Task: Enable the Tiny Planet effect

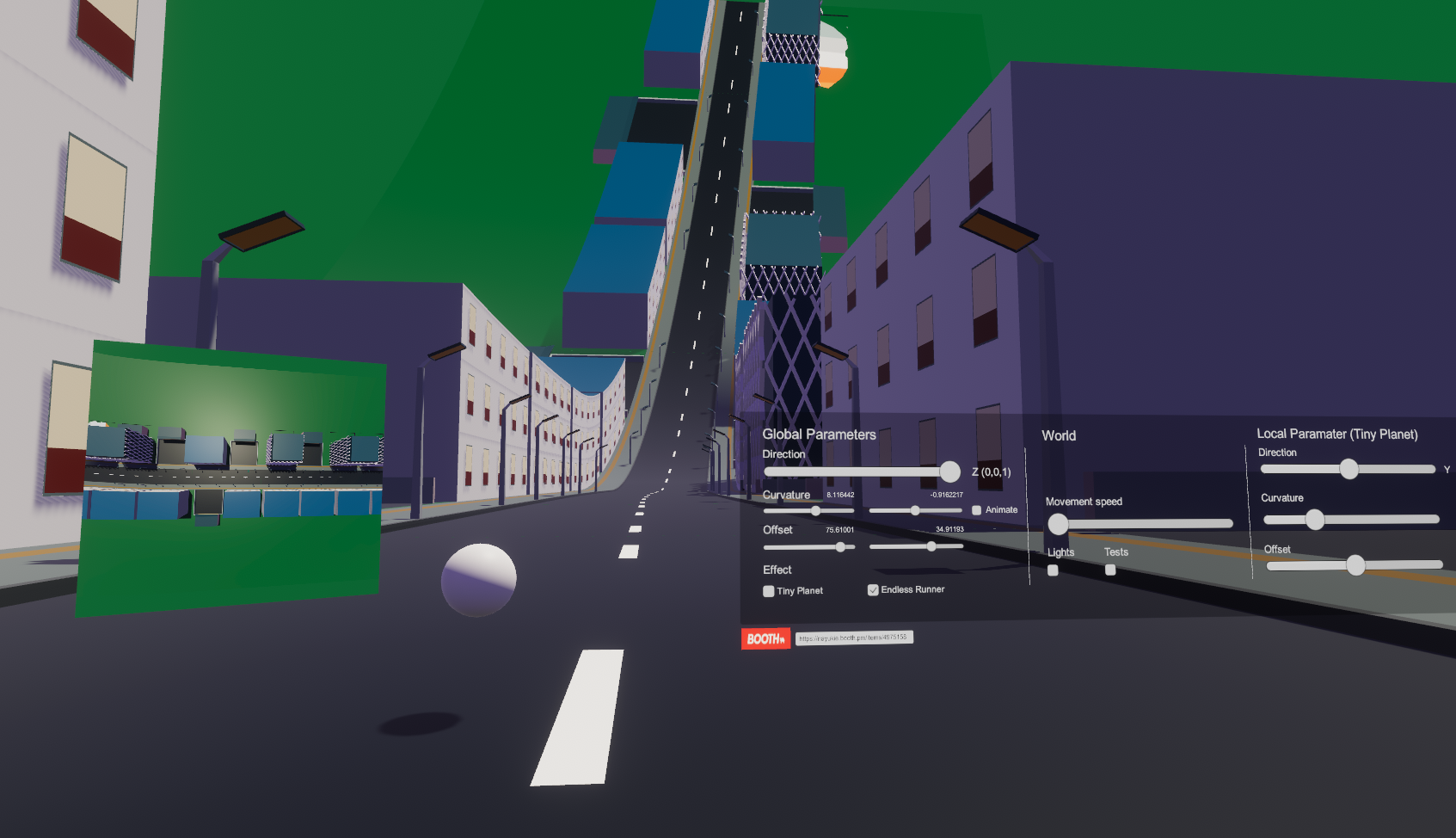Action: (768, 591)
